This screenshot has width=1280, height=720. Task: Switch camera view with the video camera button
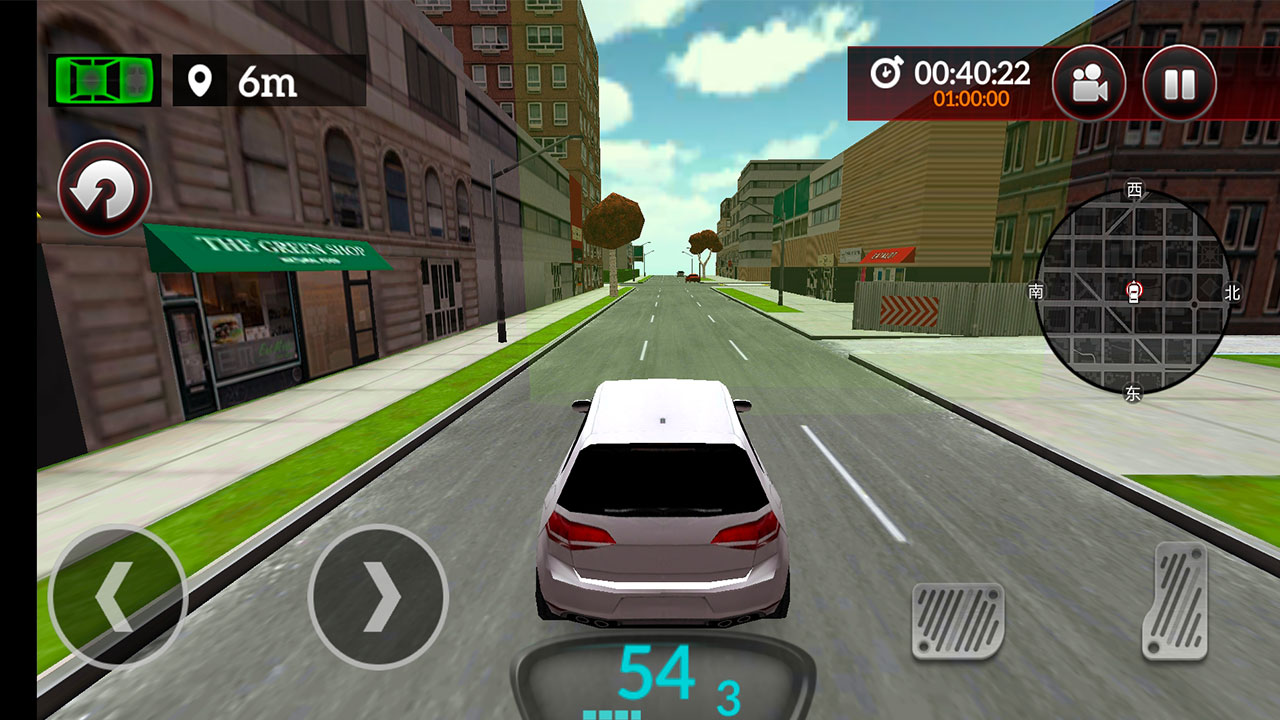pyautogui.click(x=1089, y=84)
